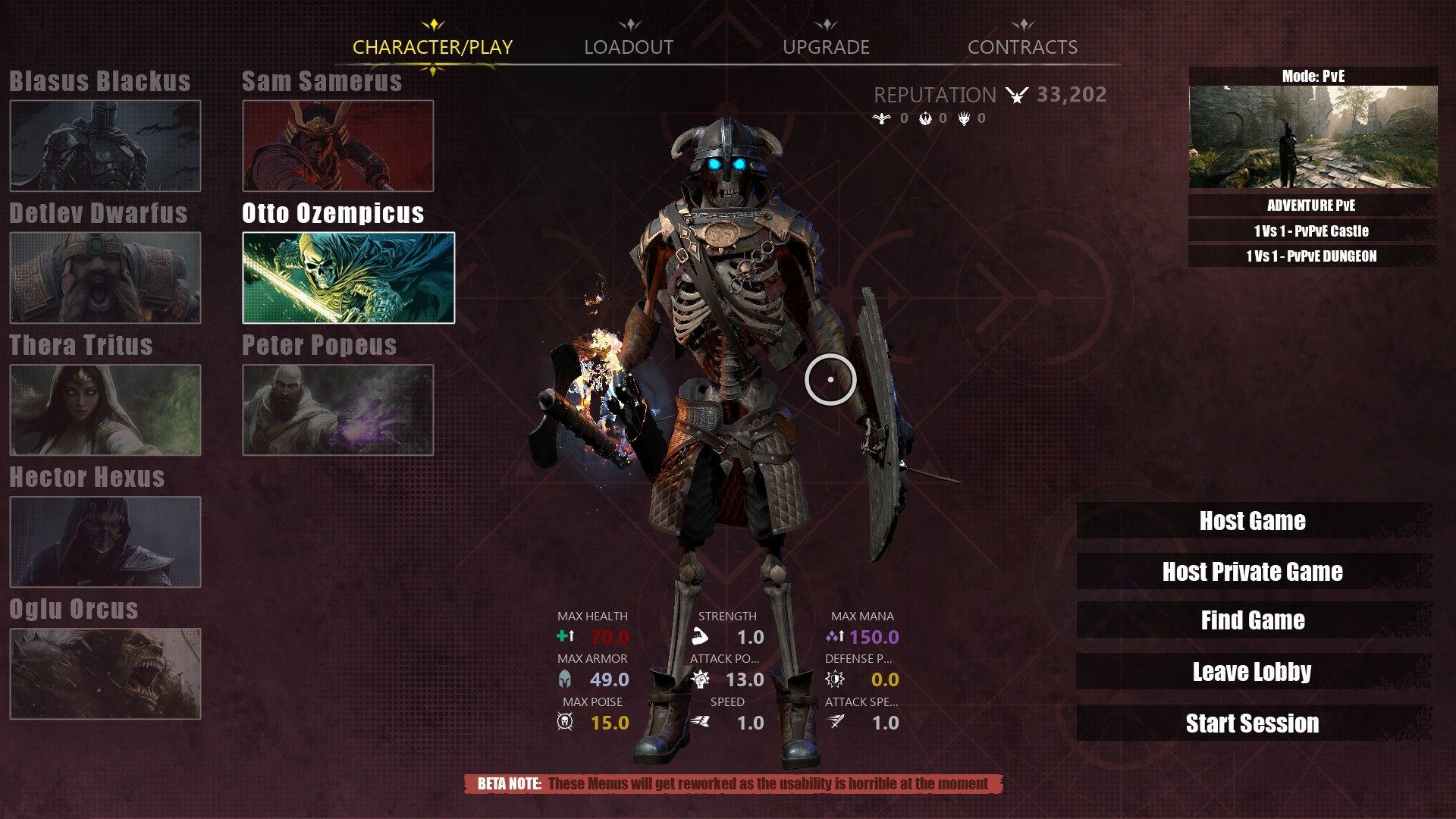Show the Contracts tab
The width and height of the screenshot is (1456, 819).
point(1022,47)
